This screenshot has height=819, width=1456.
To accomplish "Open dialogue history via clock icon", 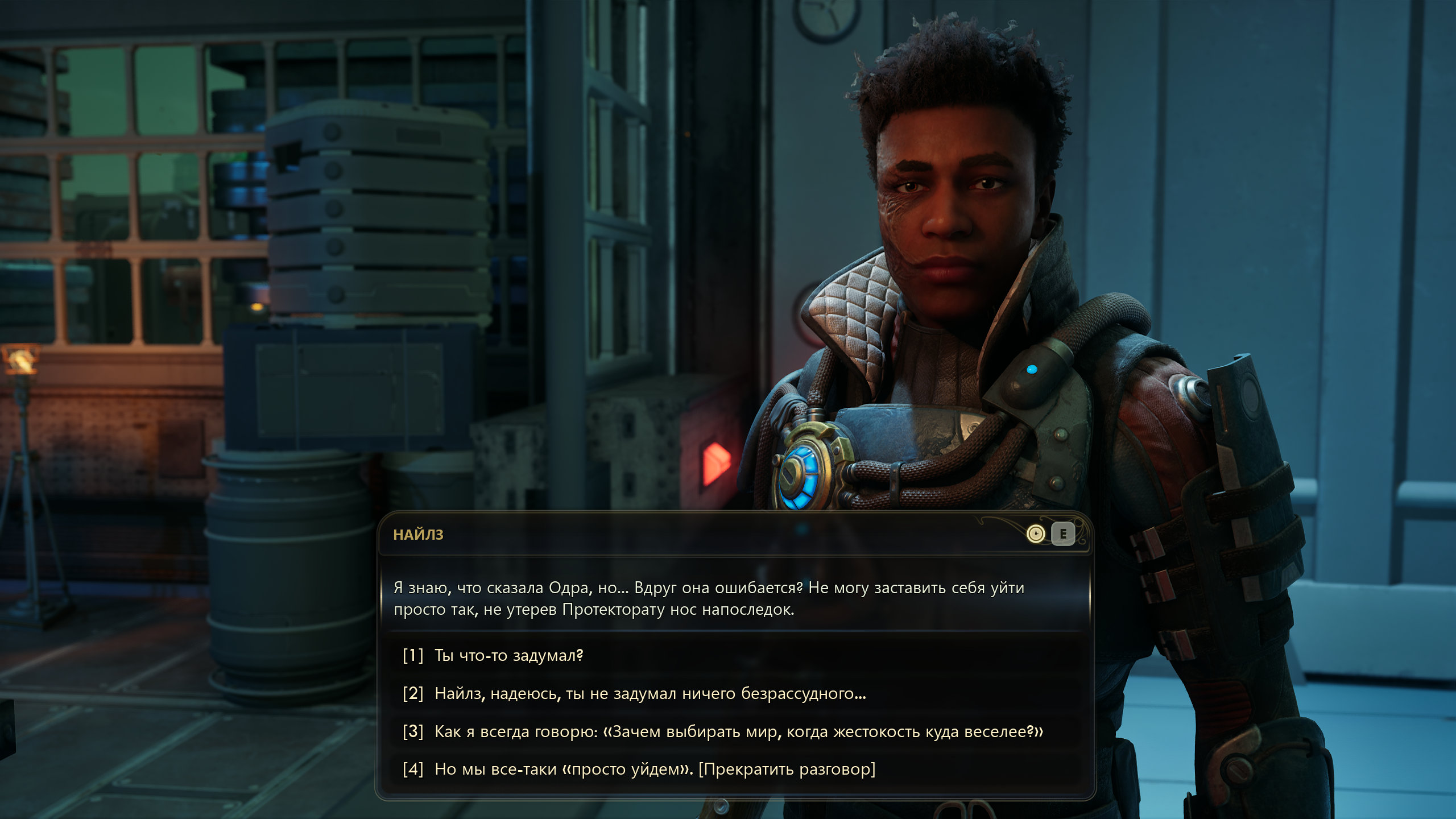I will click(1036, 534).
